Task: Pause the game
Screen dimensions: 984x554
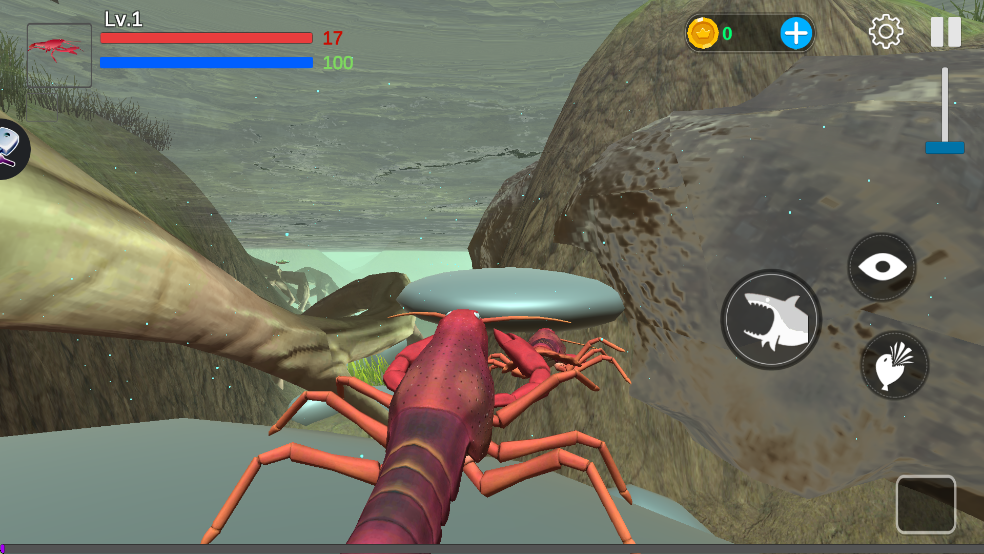Action: [945, 32]
